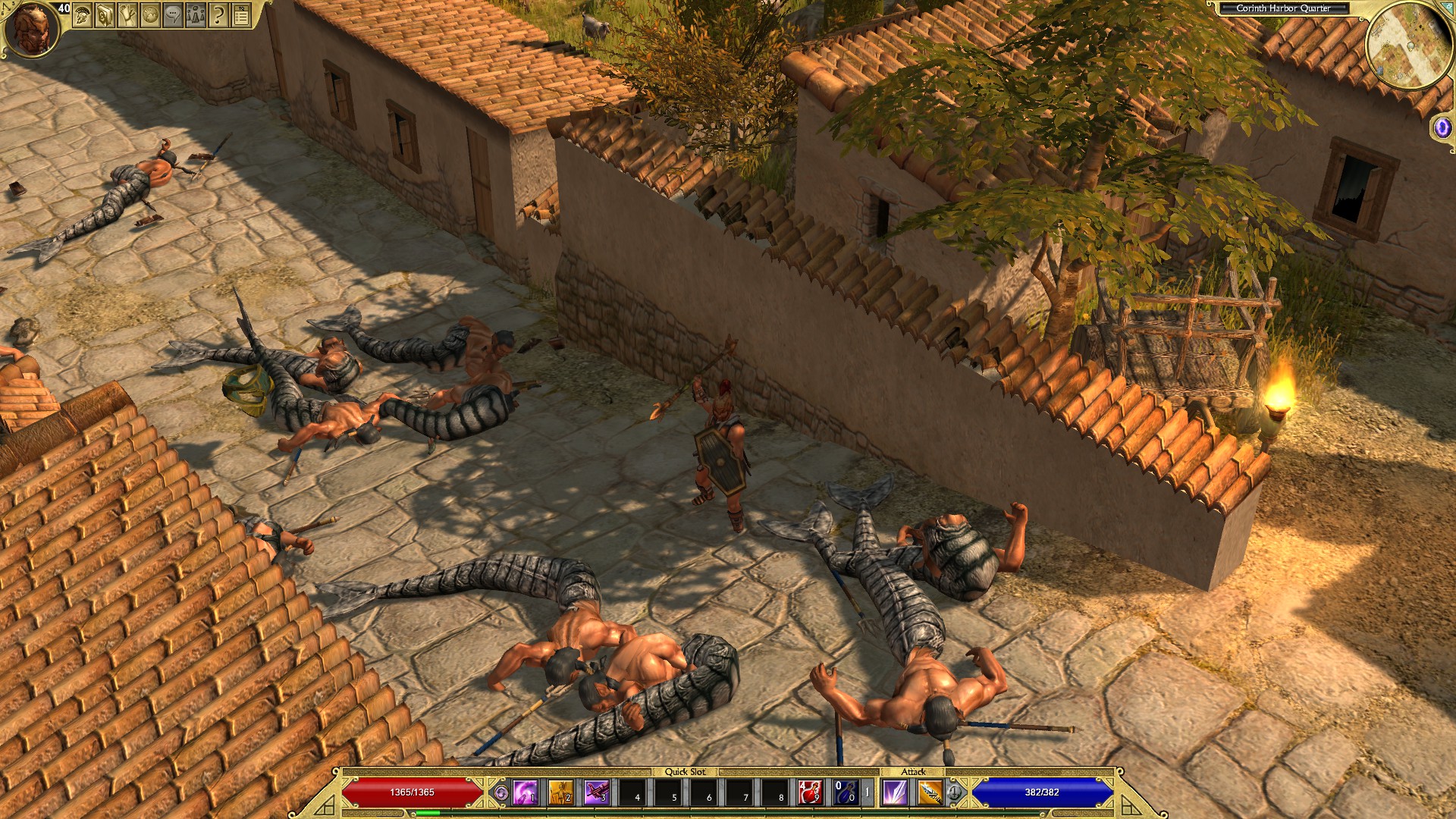Open the TQ game menu list

click(241, 14)
